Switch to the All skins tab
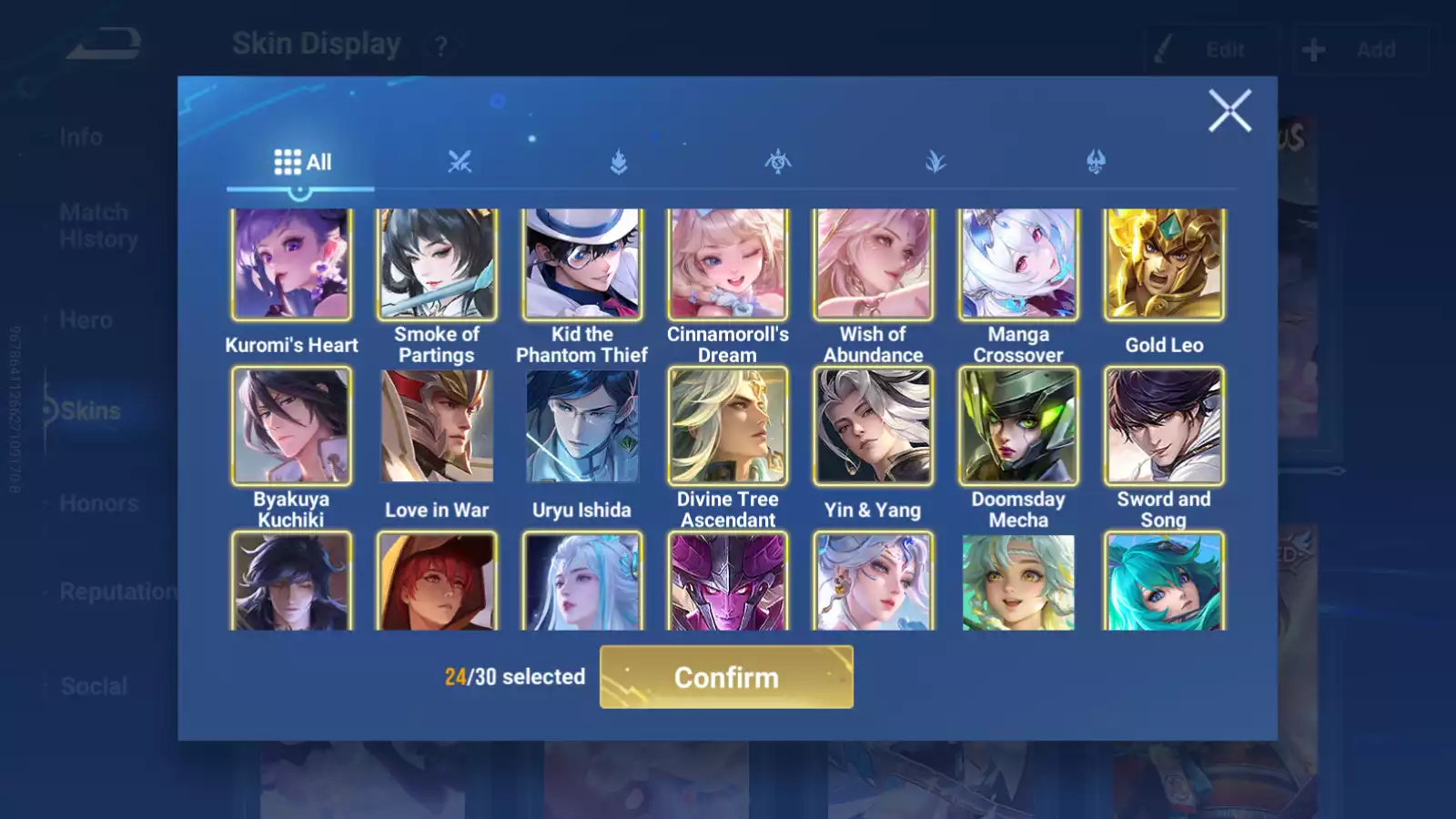 pyautogui.click(x=301, y=162)
